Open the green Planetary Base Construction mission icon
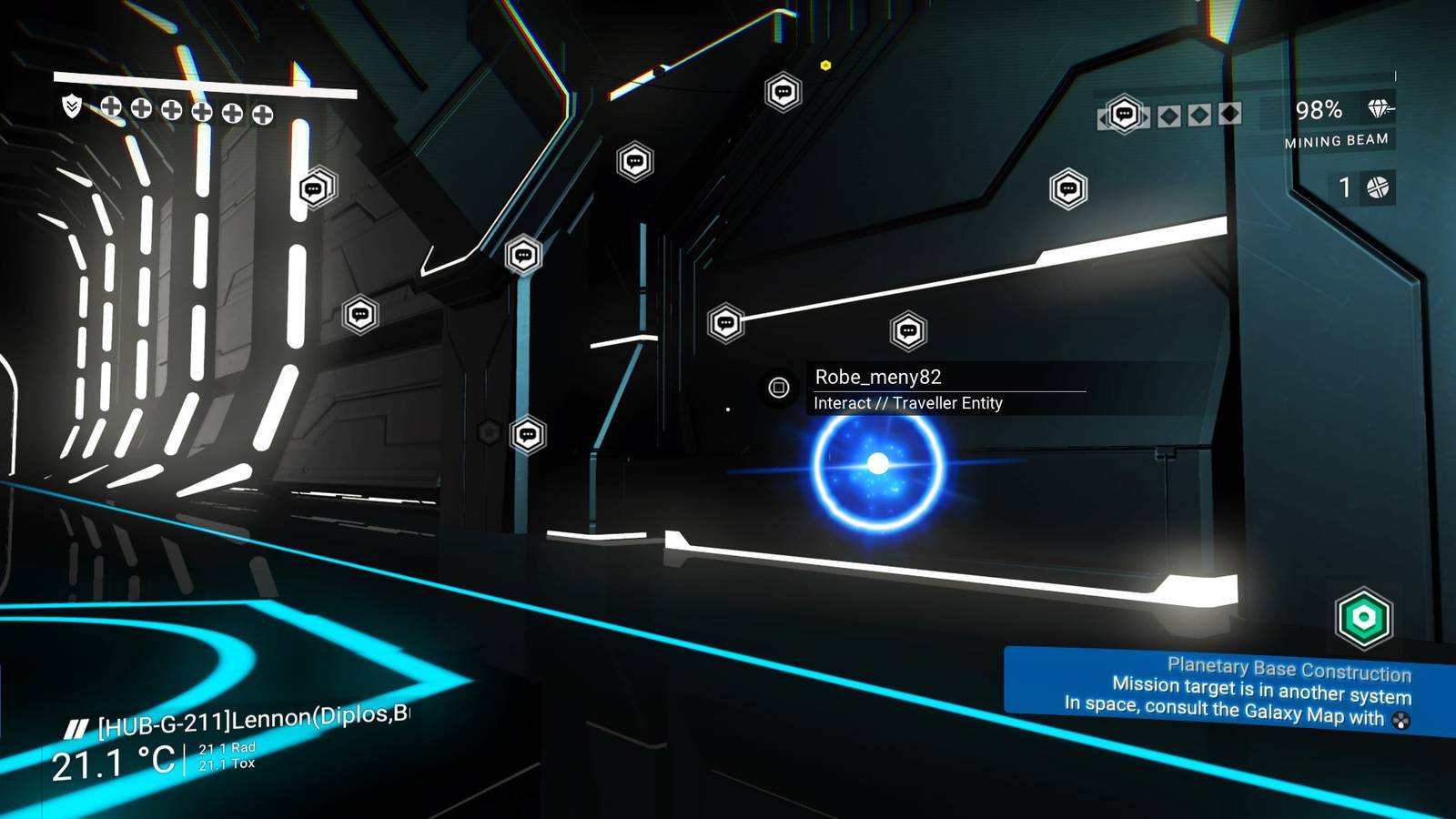Image resolution: width=1456 pixels, height=819 pixels. pyautogui.click(x=1365, y=617)
